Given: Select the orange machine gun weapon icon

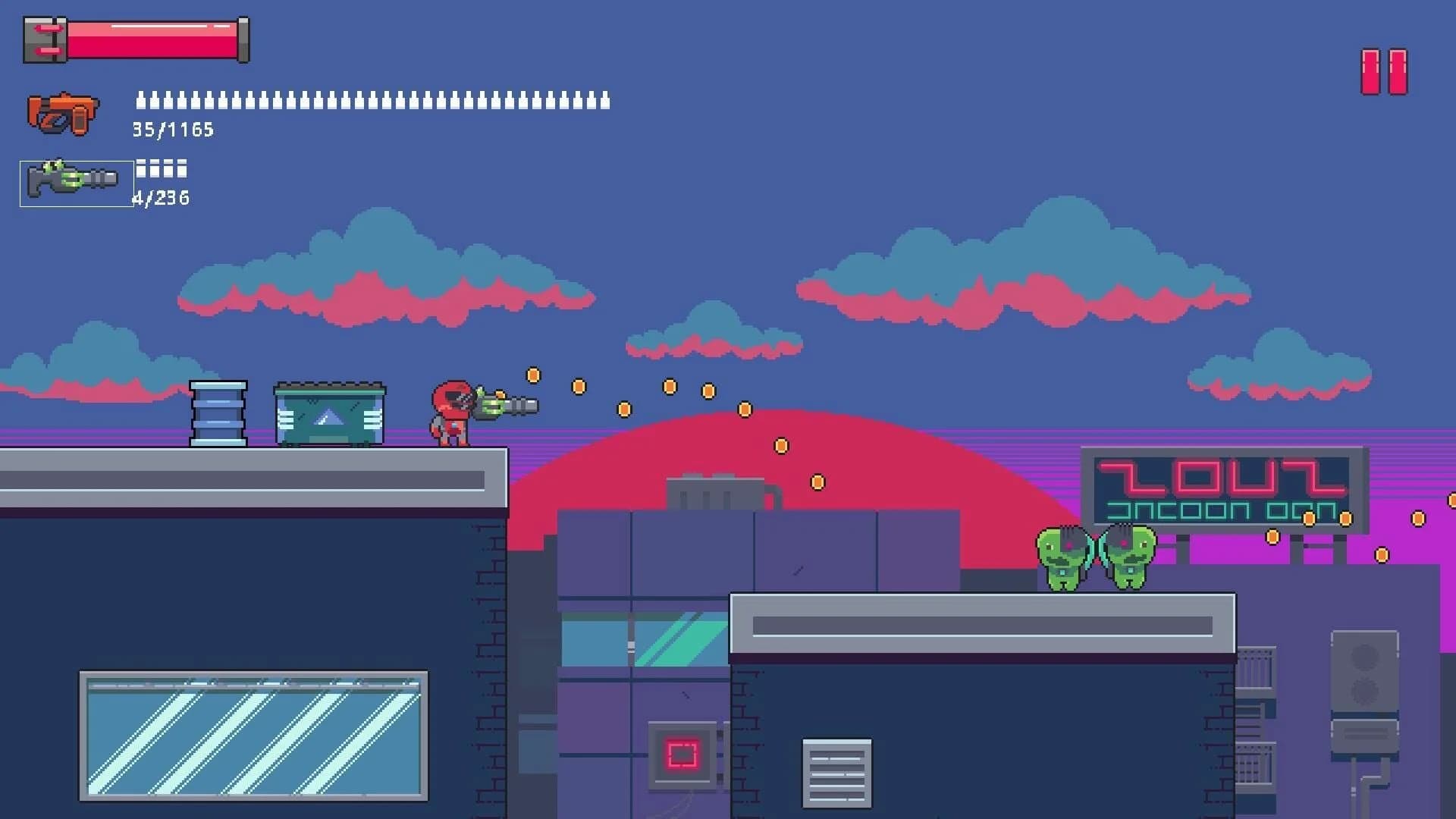Looking at the screenshot, I should pyautogui.click(x=63, y=112).
